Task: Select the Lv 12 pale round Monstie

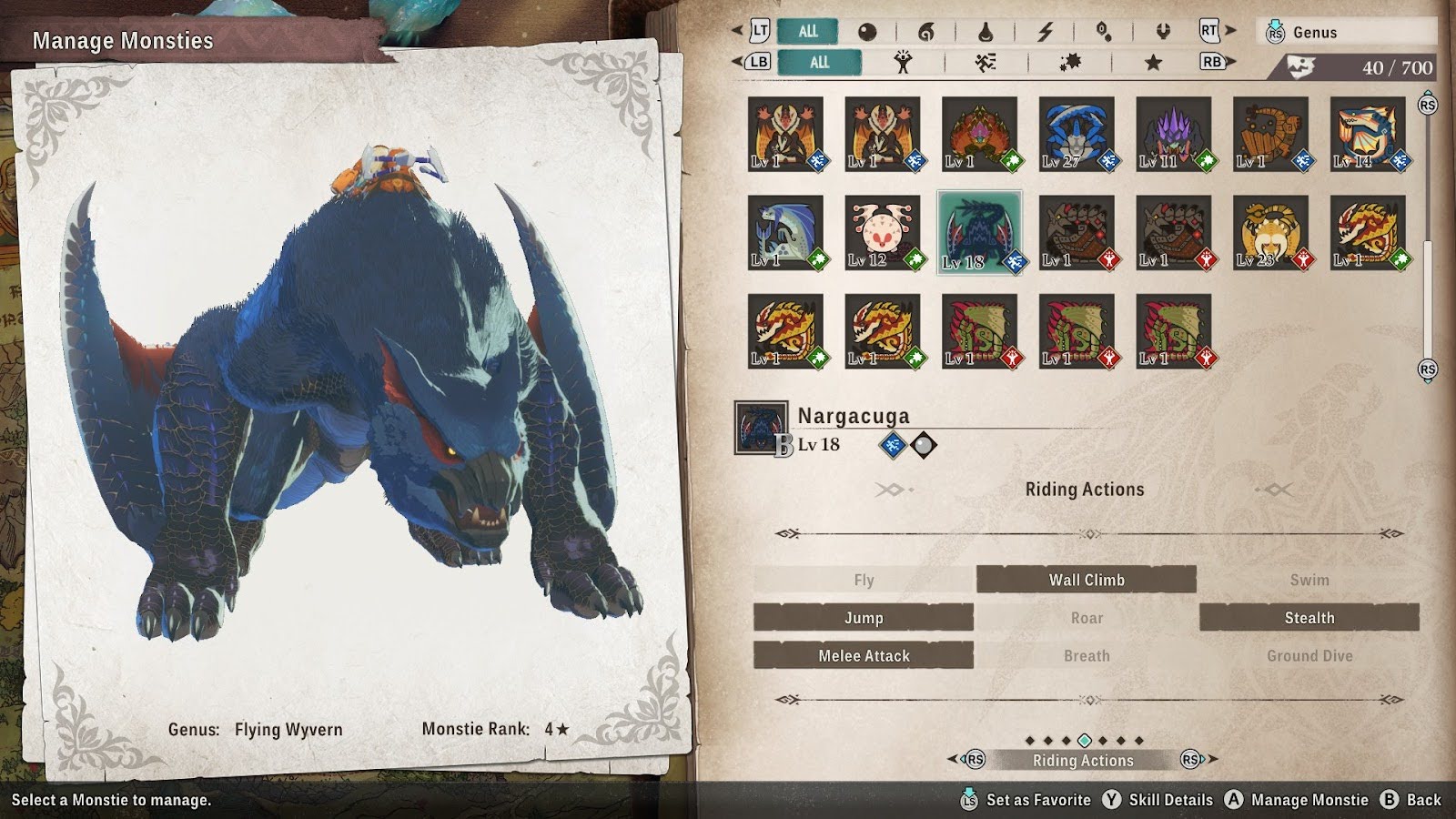Action: (883, 232)
